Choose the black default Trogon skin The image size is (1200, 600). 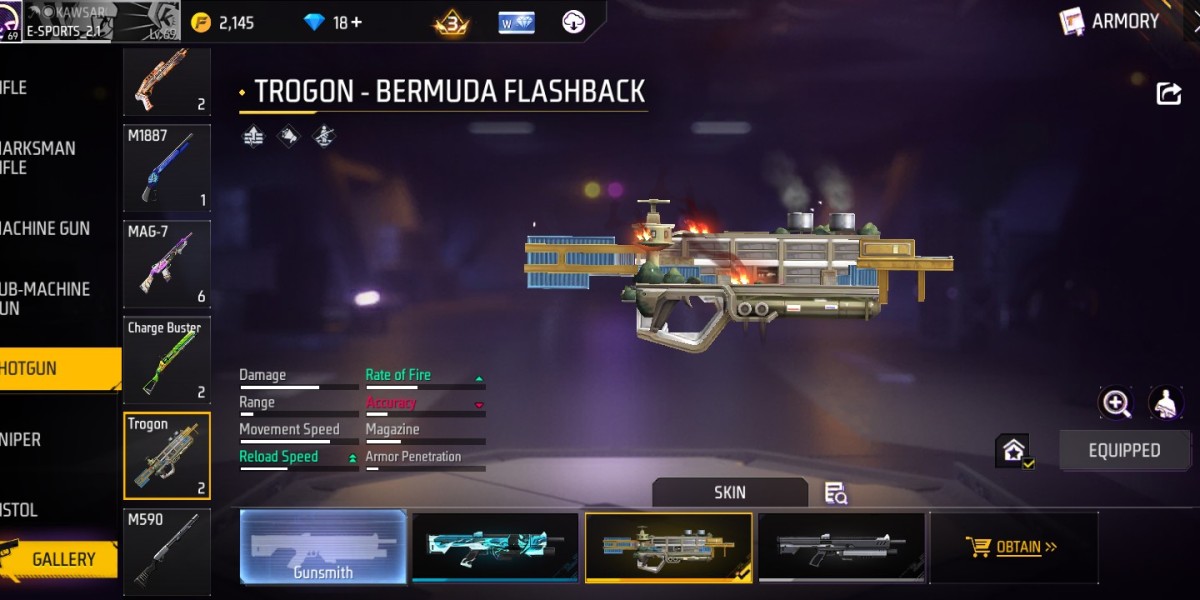[842, 547]
